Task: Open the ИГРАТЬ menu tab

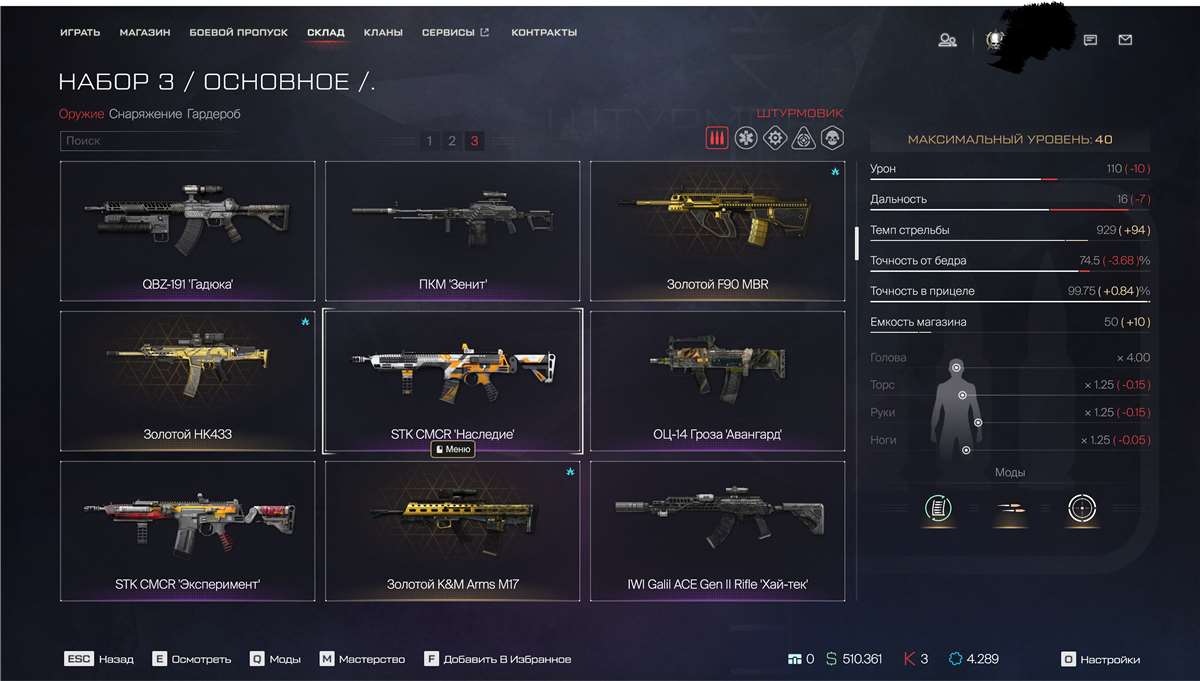Action: (80, 33)
